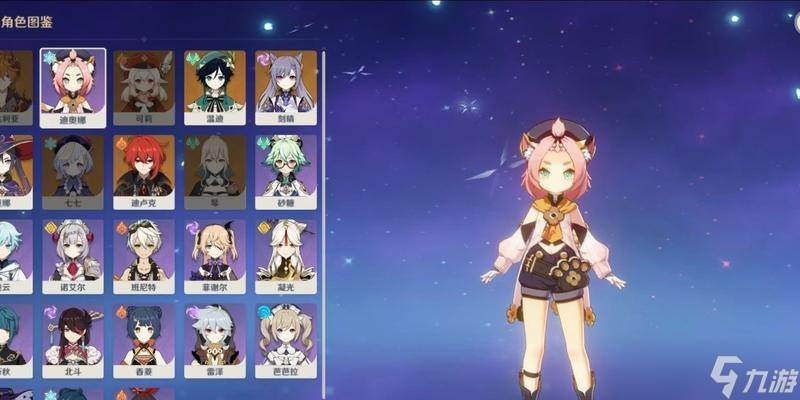
Task: Choose the Fischl (菲谢尔) character card
Action: point(214,254)
